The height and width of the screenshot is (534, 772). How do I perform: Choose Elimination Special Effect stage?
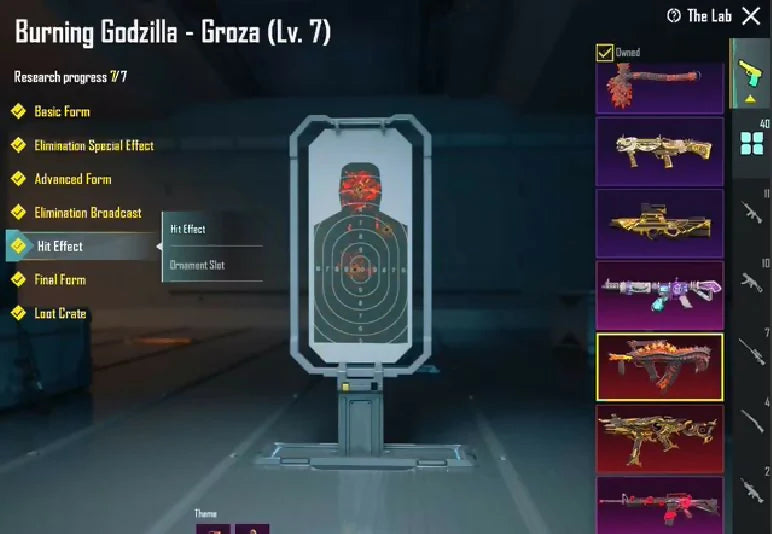(93, 145)
